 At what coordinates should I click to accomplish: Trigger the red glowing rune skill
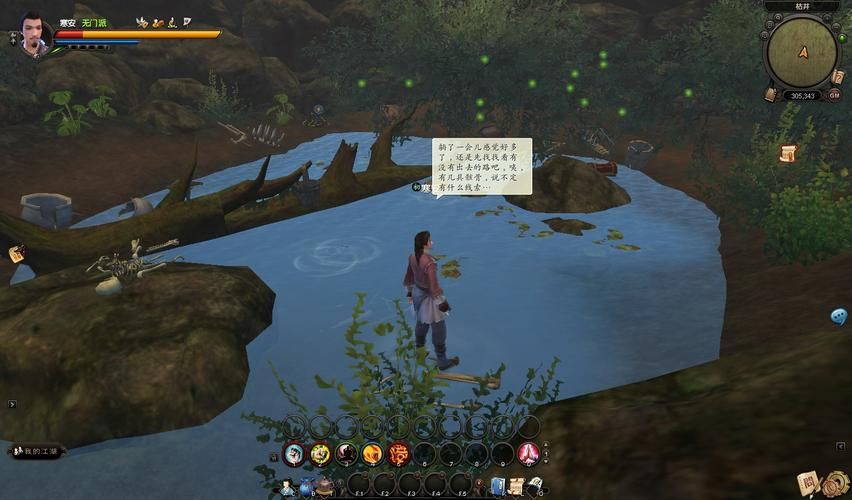[398, 454]
